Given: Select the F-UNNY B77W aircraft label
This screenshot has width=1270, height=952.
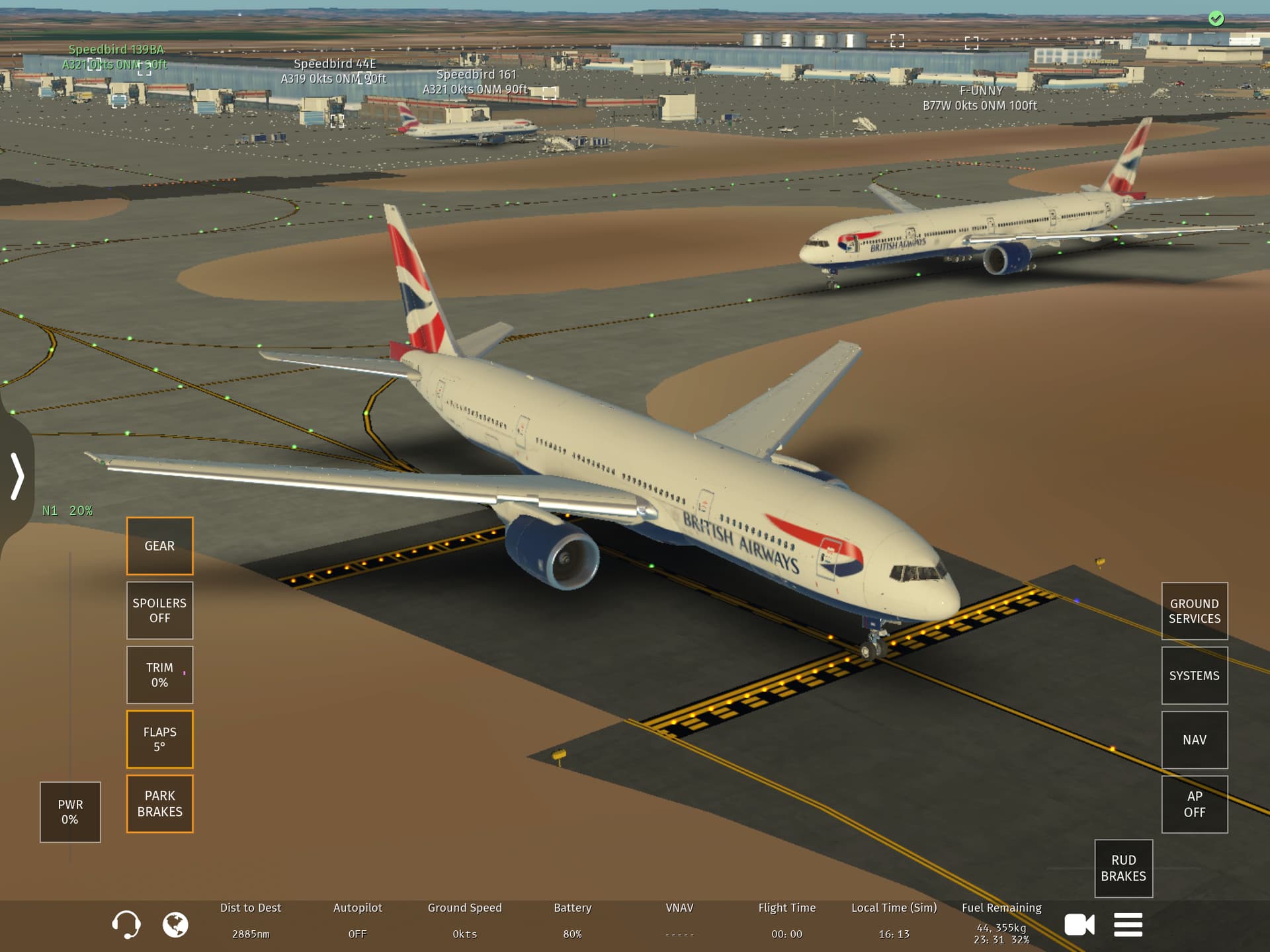Looking at the screenshot, I should [x=980, y=98].
